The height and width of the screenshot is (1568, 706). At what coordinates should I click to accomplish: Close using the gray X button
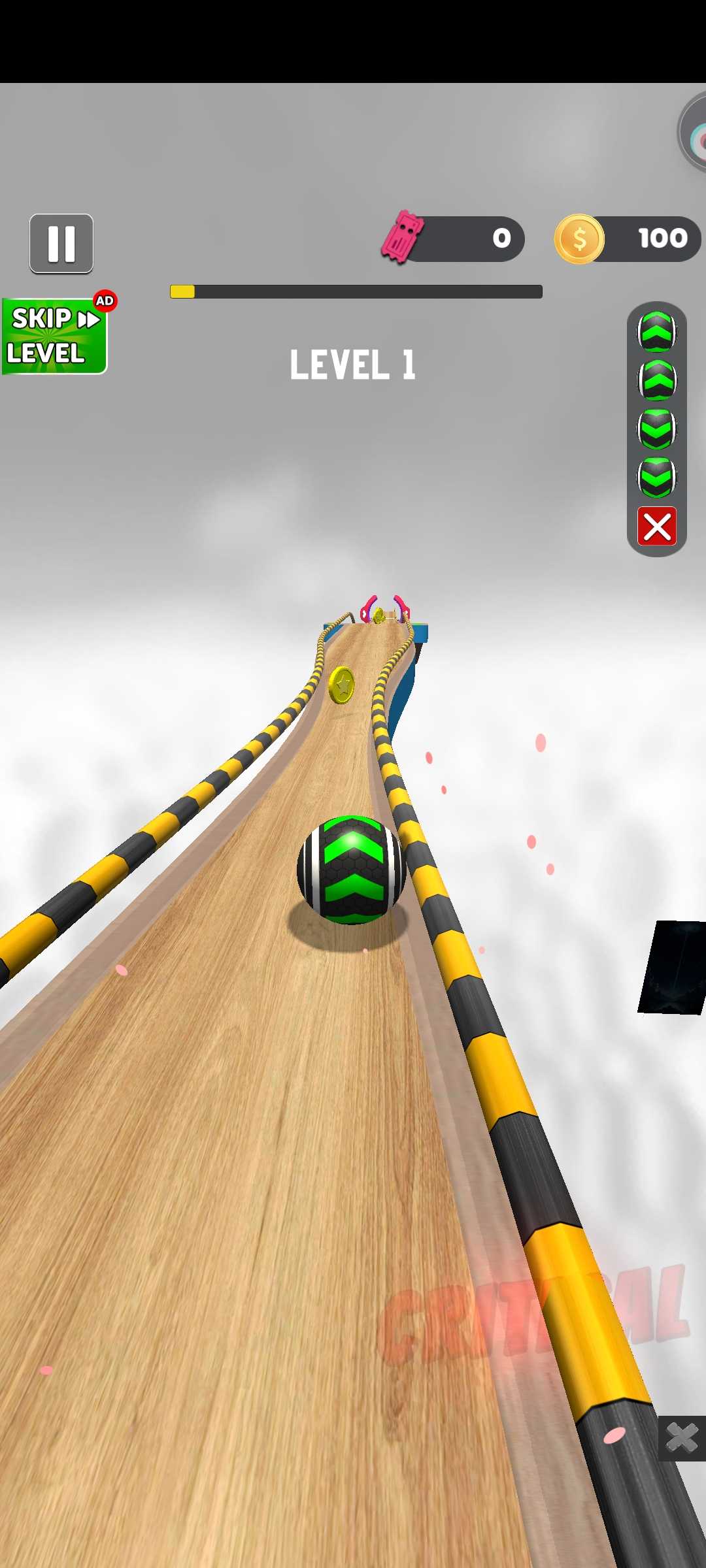(x=681, y=1437)
